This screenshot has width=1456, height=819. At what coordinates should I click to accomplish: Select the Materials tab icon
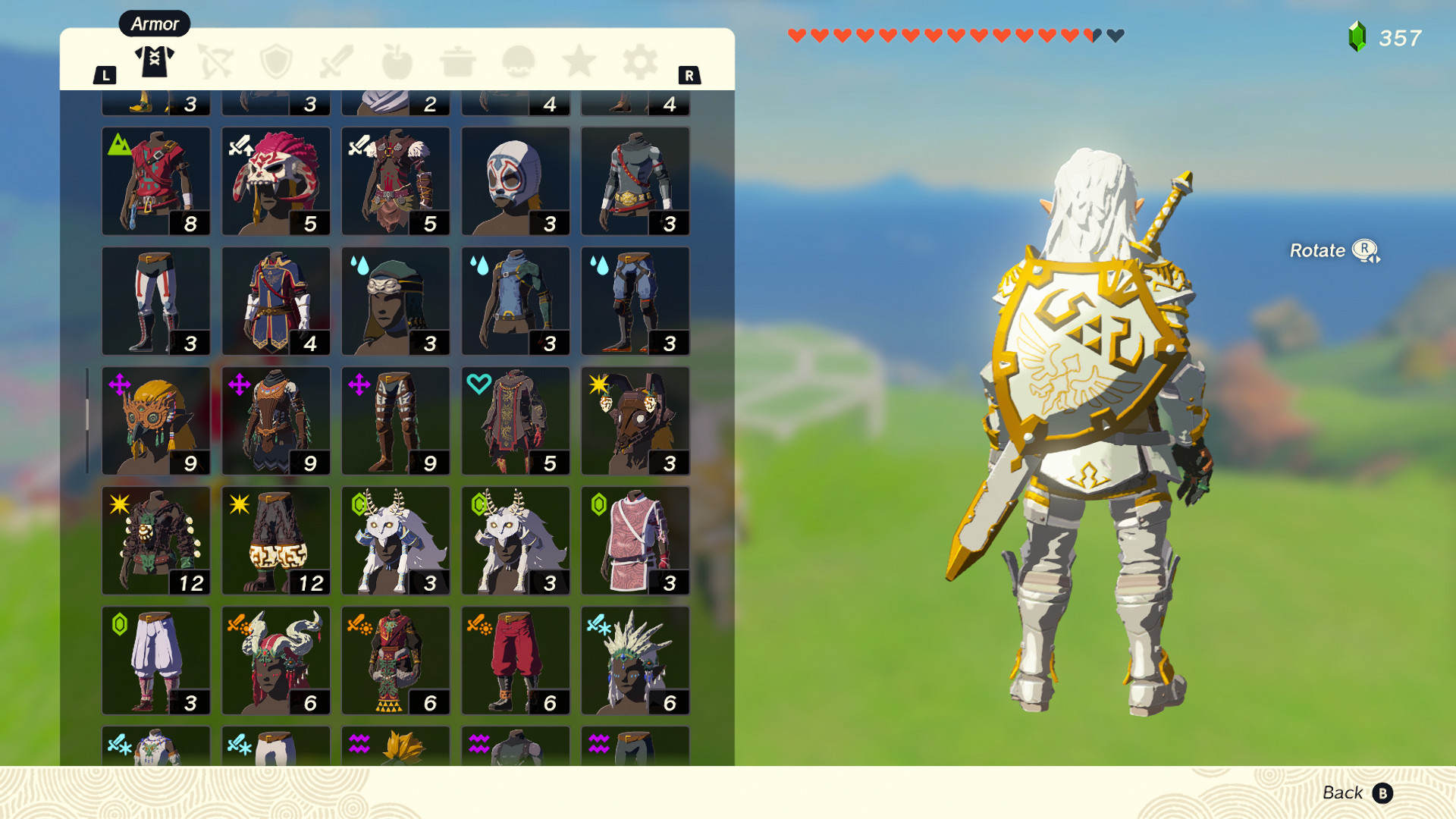pos(518,62)
